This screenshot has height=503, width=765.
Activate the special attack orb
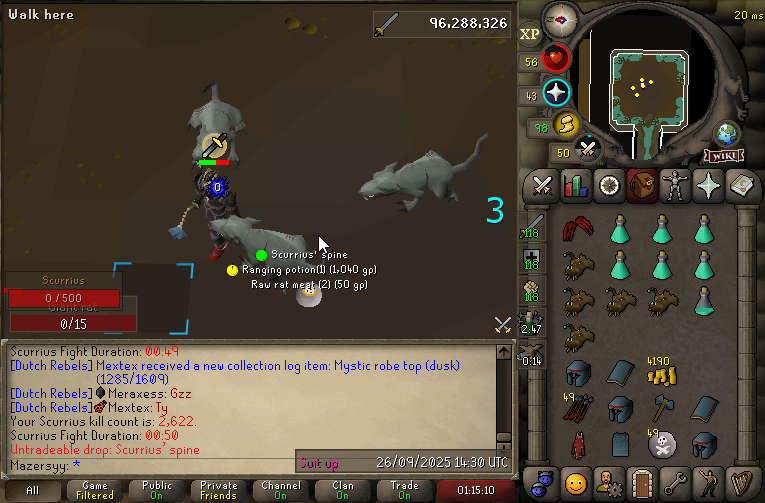click(588, 150)
